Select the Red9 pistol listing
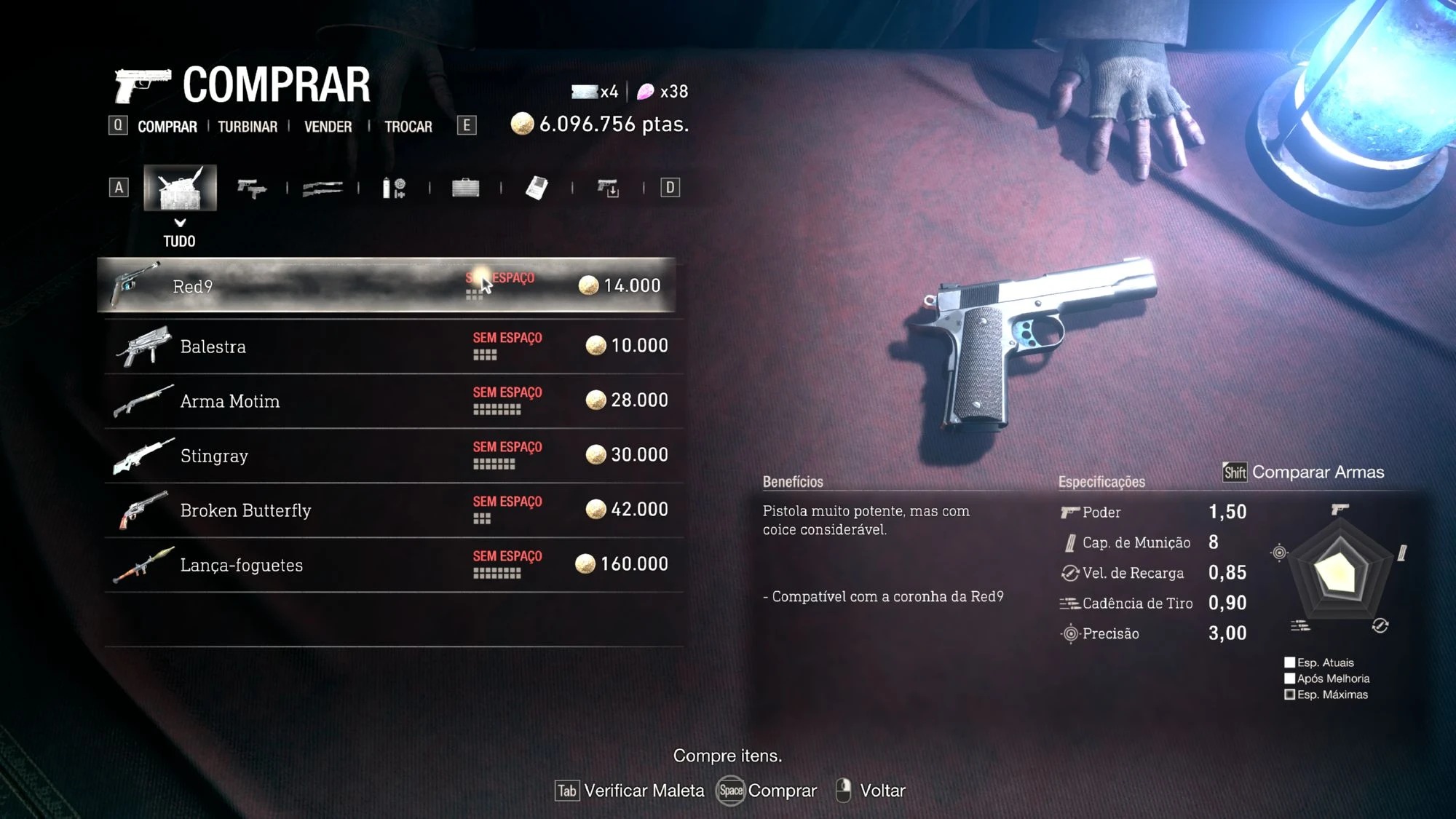This screenshot has height=819, width=1456. pyautogui.click(x=386, y=286)
